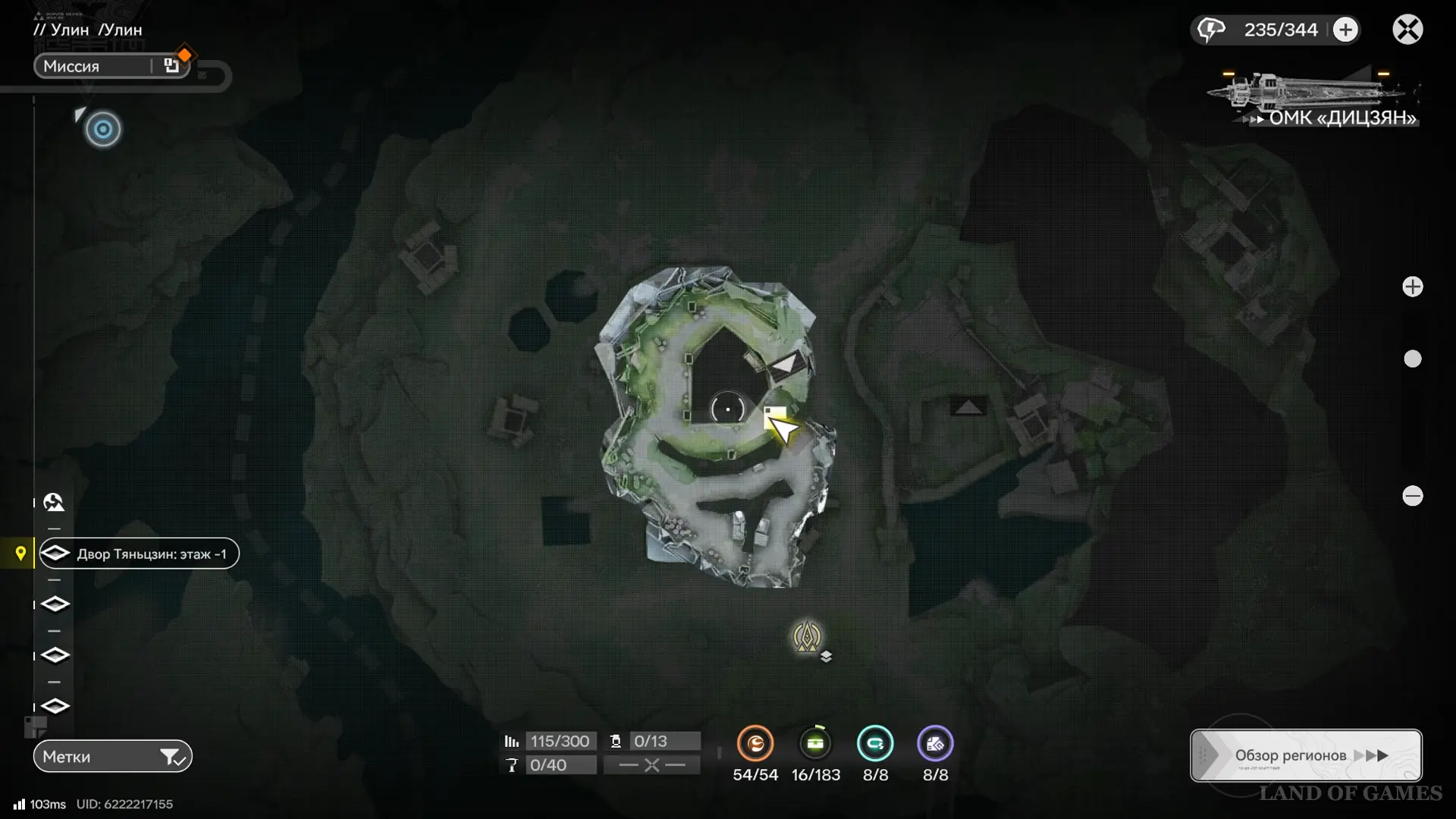Click the green chest counter 16/183
The image size is (1456, 819).
coord(815,744)
